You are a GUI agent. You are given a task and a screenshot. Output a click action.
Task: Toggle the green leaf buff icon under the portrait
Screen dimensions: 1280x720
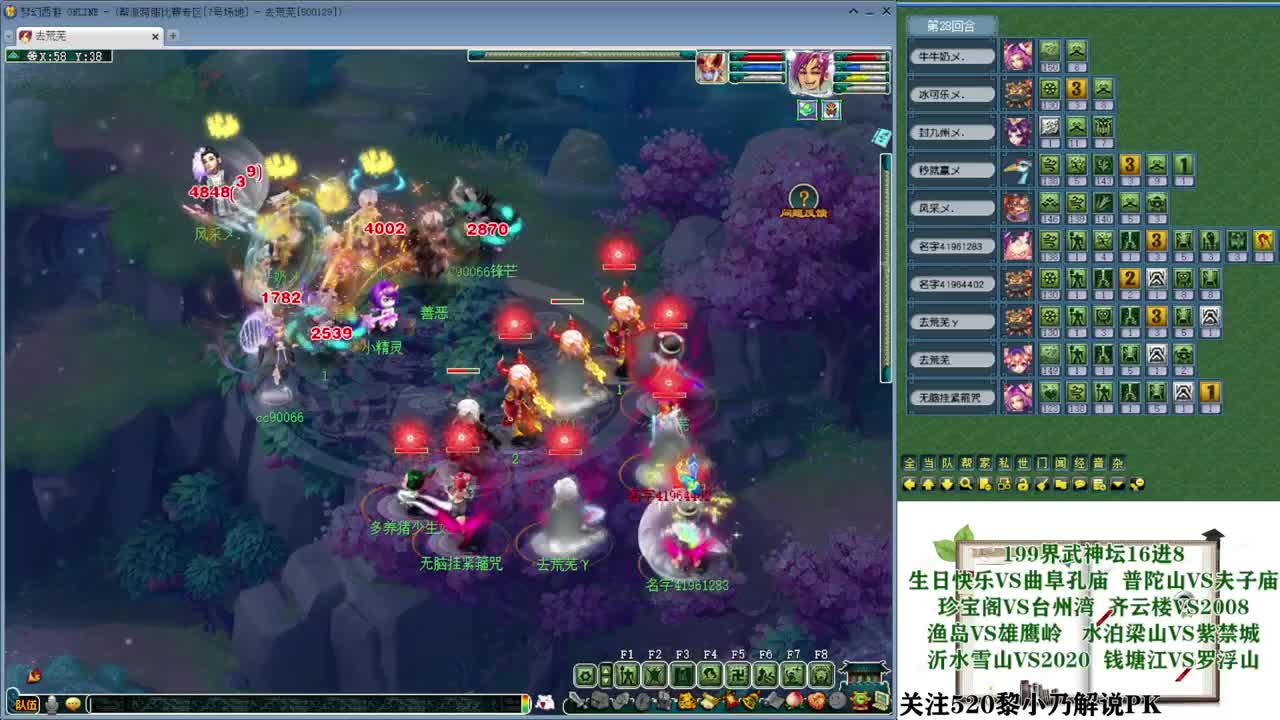[x=808, y=110]
